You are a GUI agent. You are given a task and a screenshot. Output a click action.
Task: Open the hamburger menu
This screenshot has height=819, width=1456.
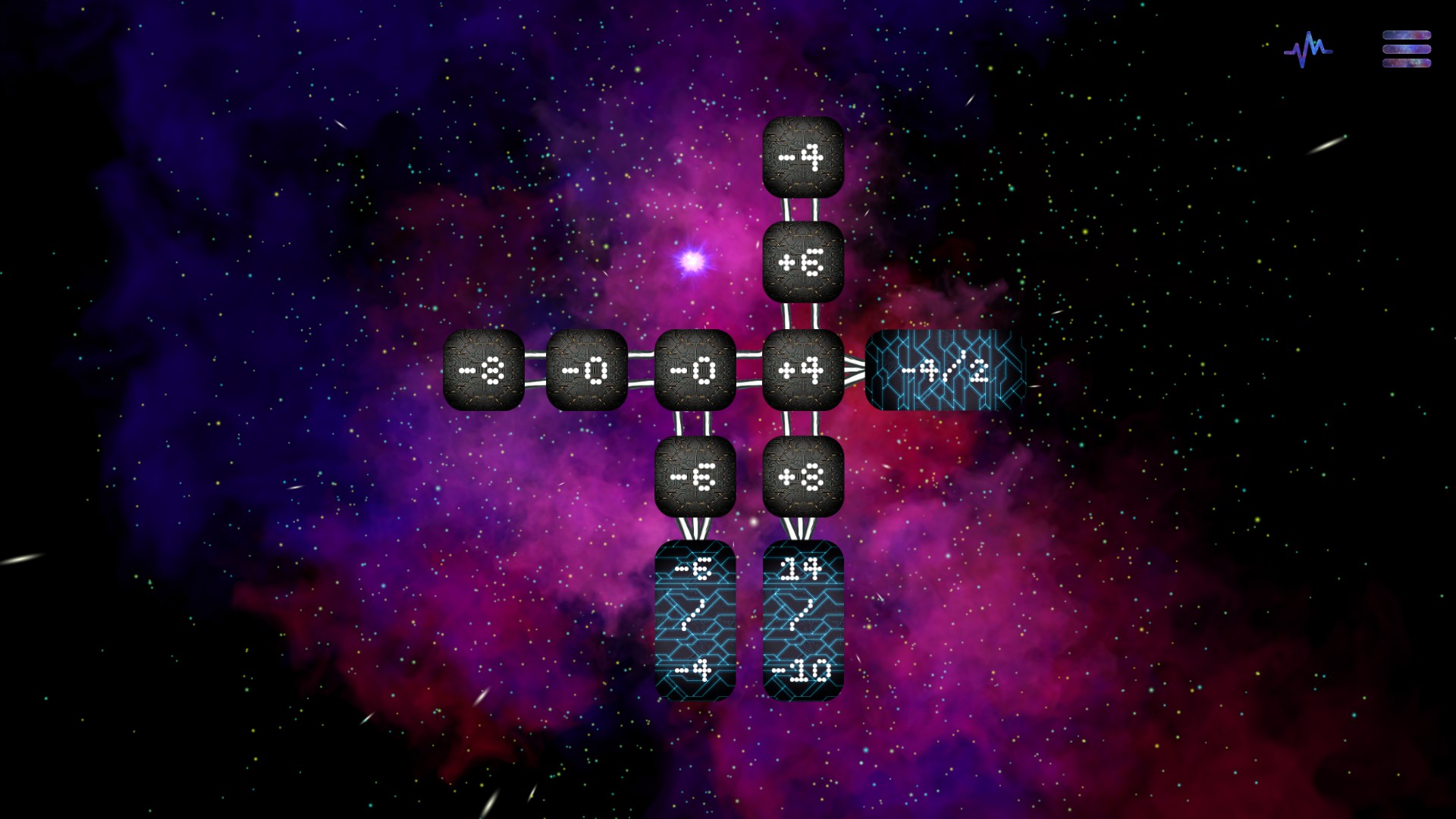coord(1406,49)
